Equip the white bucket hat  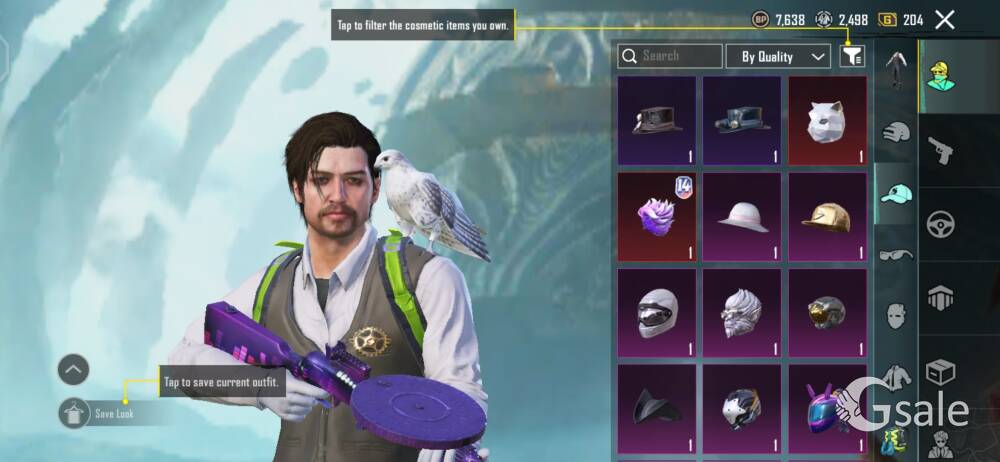click(x=742, y=215)
